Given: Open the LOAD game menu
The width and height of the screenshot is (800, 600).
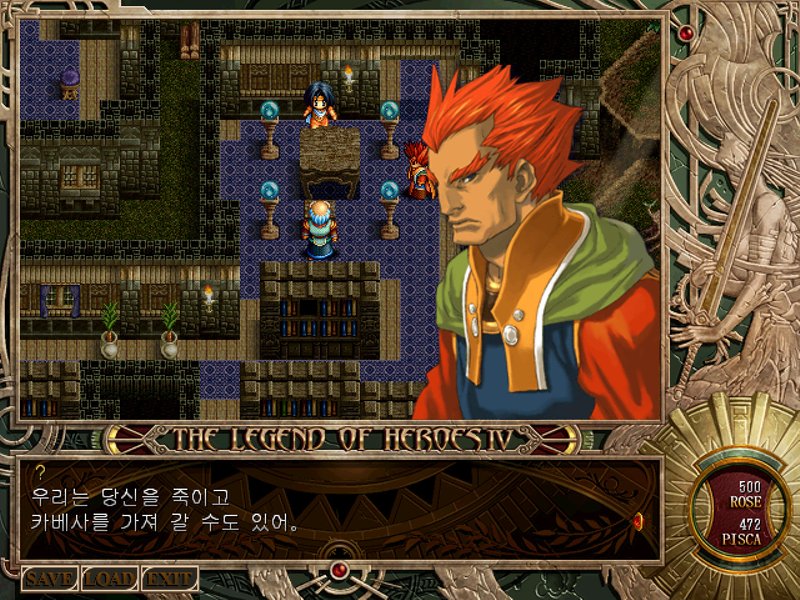Looking at the screenshot, I should pyautogui.click(x=109, y=578).
